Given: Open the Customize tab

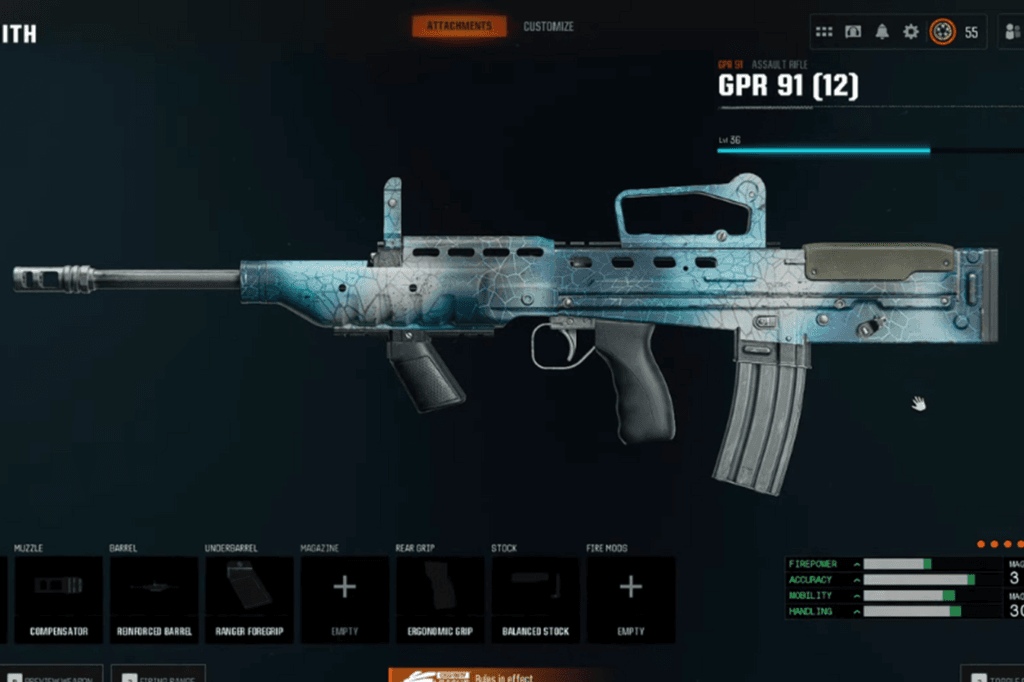Looking at the screenshot, I should [548, 26].
